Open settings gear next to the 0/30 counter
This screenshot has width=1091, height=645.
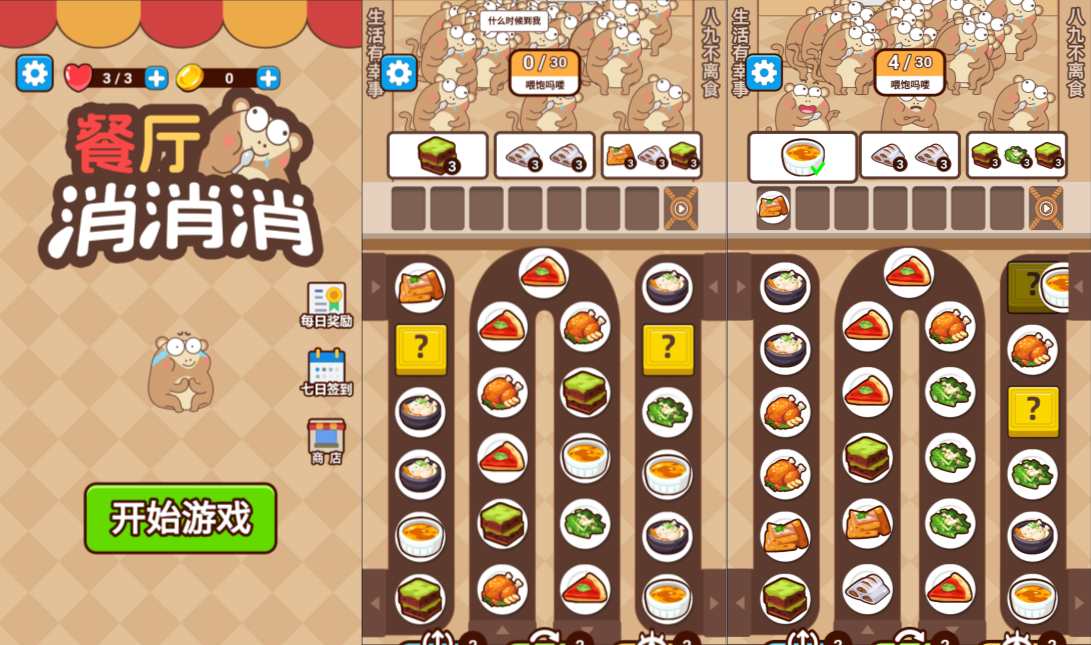398,72
